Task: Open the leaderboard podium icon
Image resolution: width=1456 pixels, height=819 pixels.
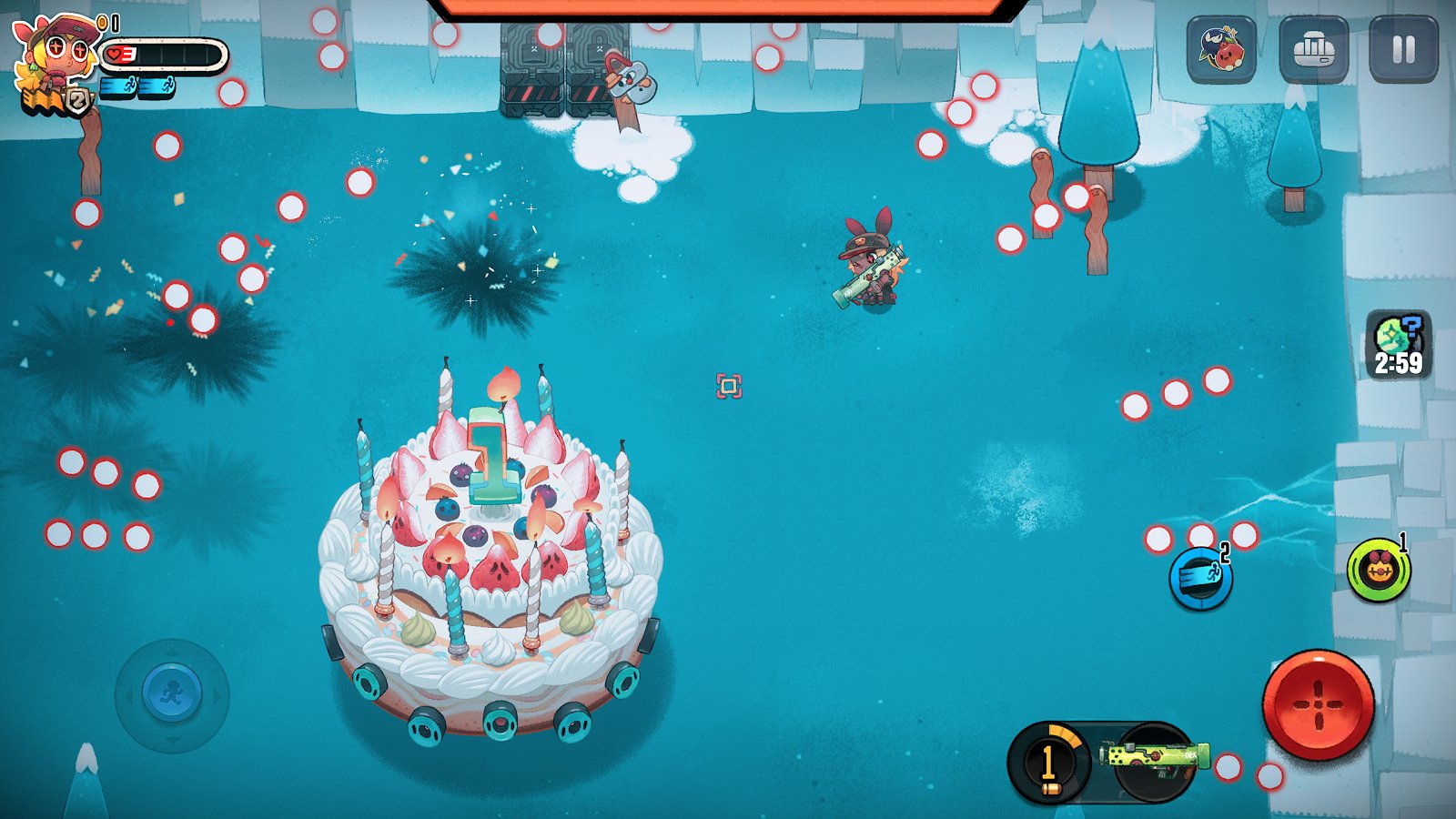Action: click(1312, 49)
